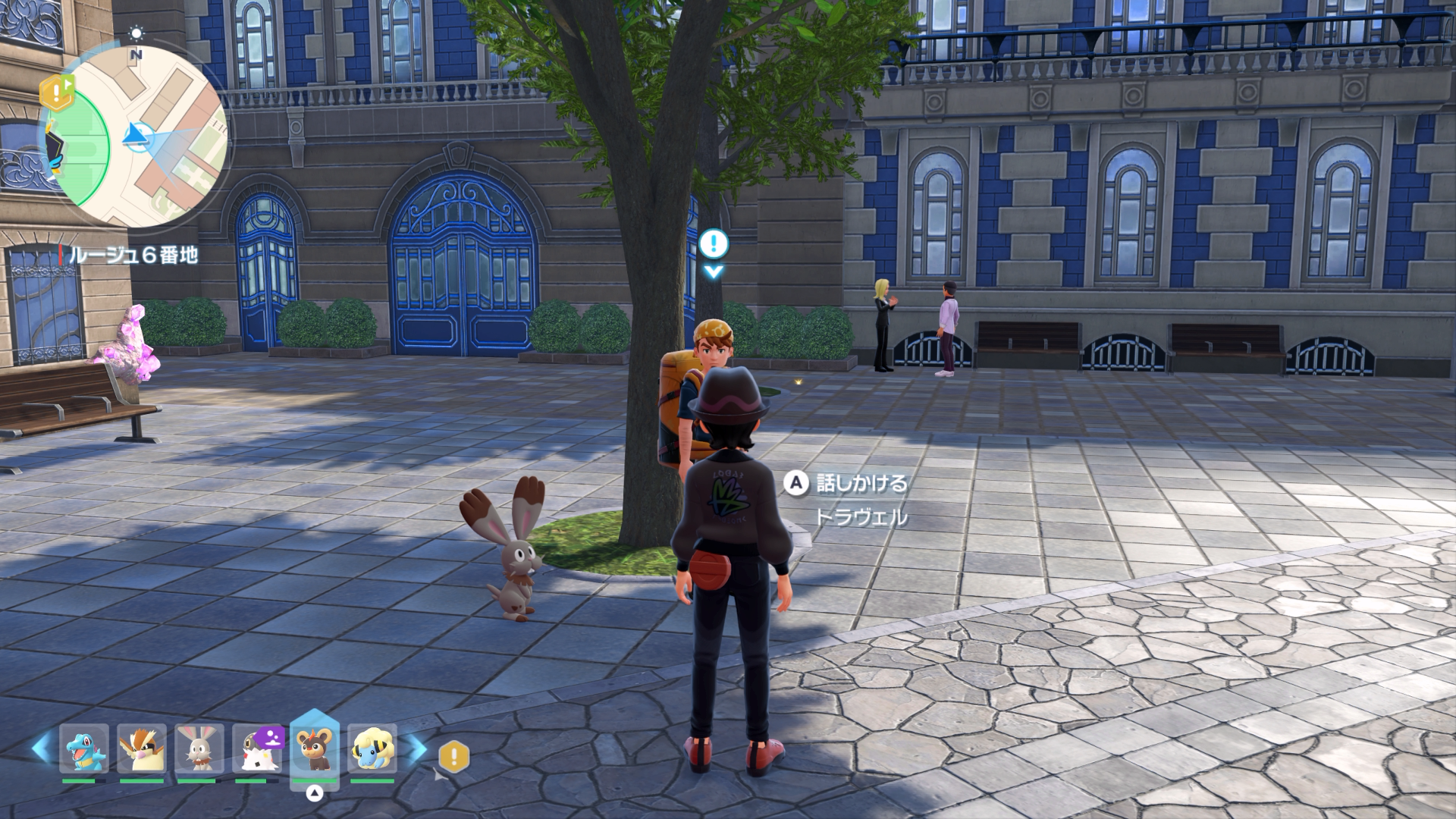
Task: Select Totodile in the party bar
Action: 84,748
